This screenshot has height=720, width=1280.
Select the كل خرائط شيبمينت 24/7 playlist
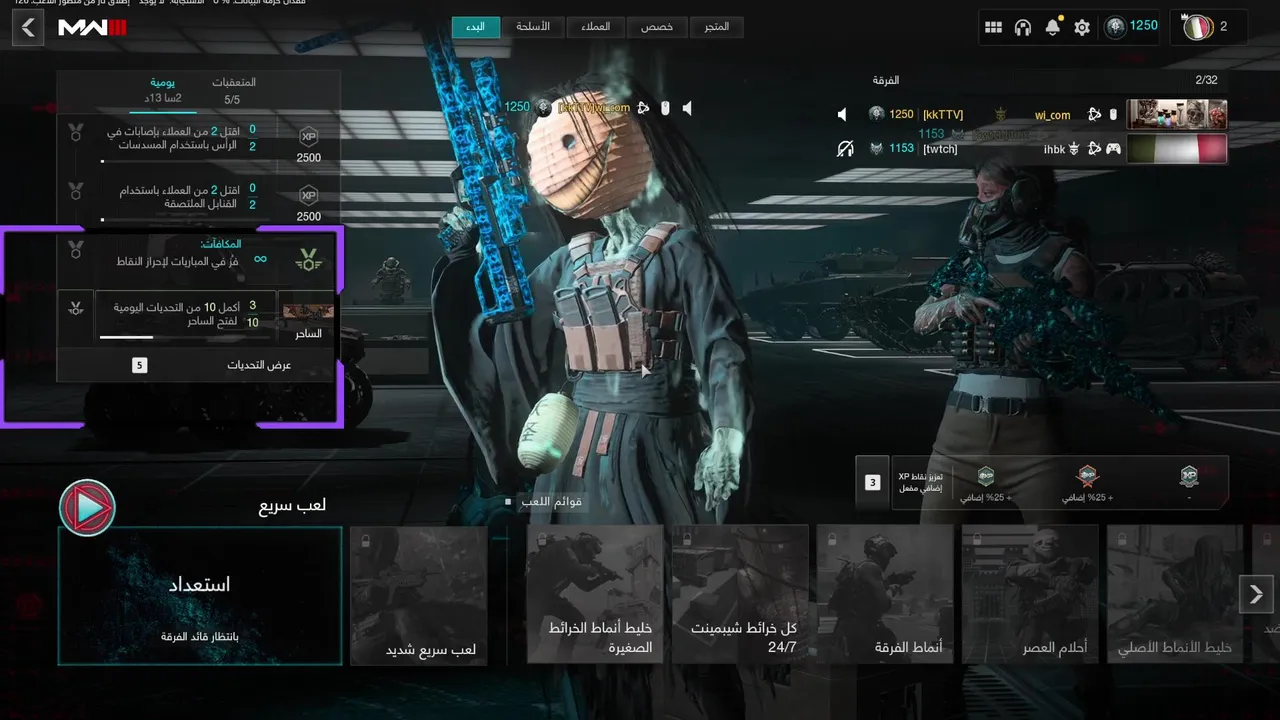coord(740,596)
